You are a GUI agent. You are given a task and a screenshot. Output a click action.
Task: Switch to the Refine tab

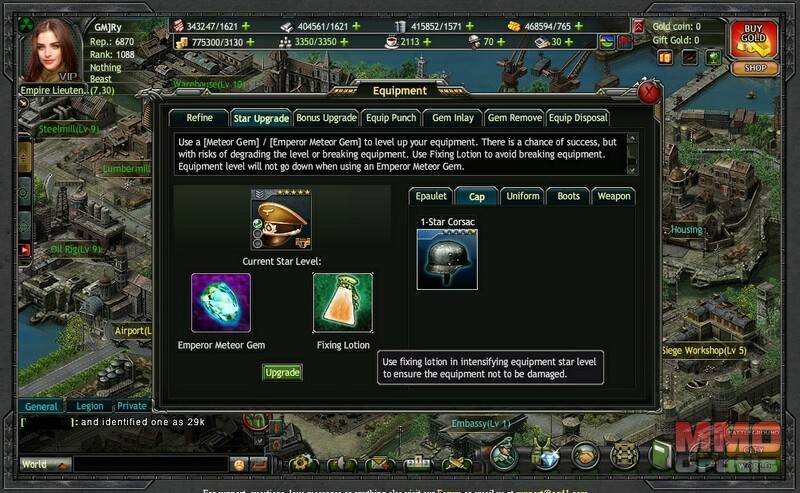199,118
